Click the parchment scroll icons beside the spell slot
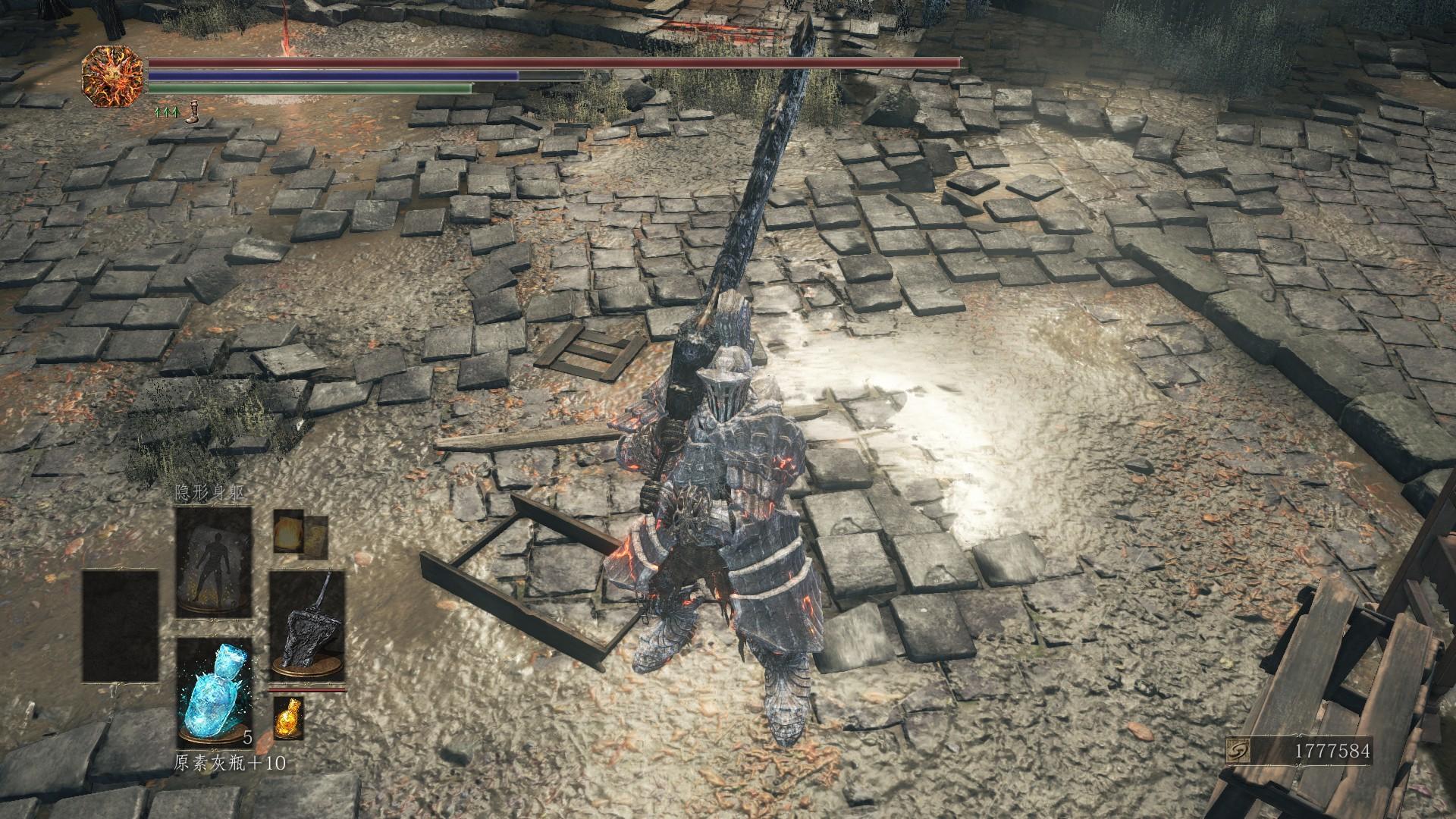Screen dimensions: 1456x819 pyautogui.click(x=300, y=531)
